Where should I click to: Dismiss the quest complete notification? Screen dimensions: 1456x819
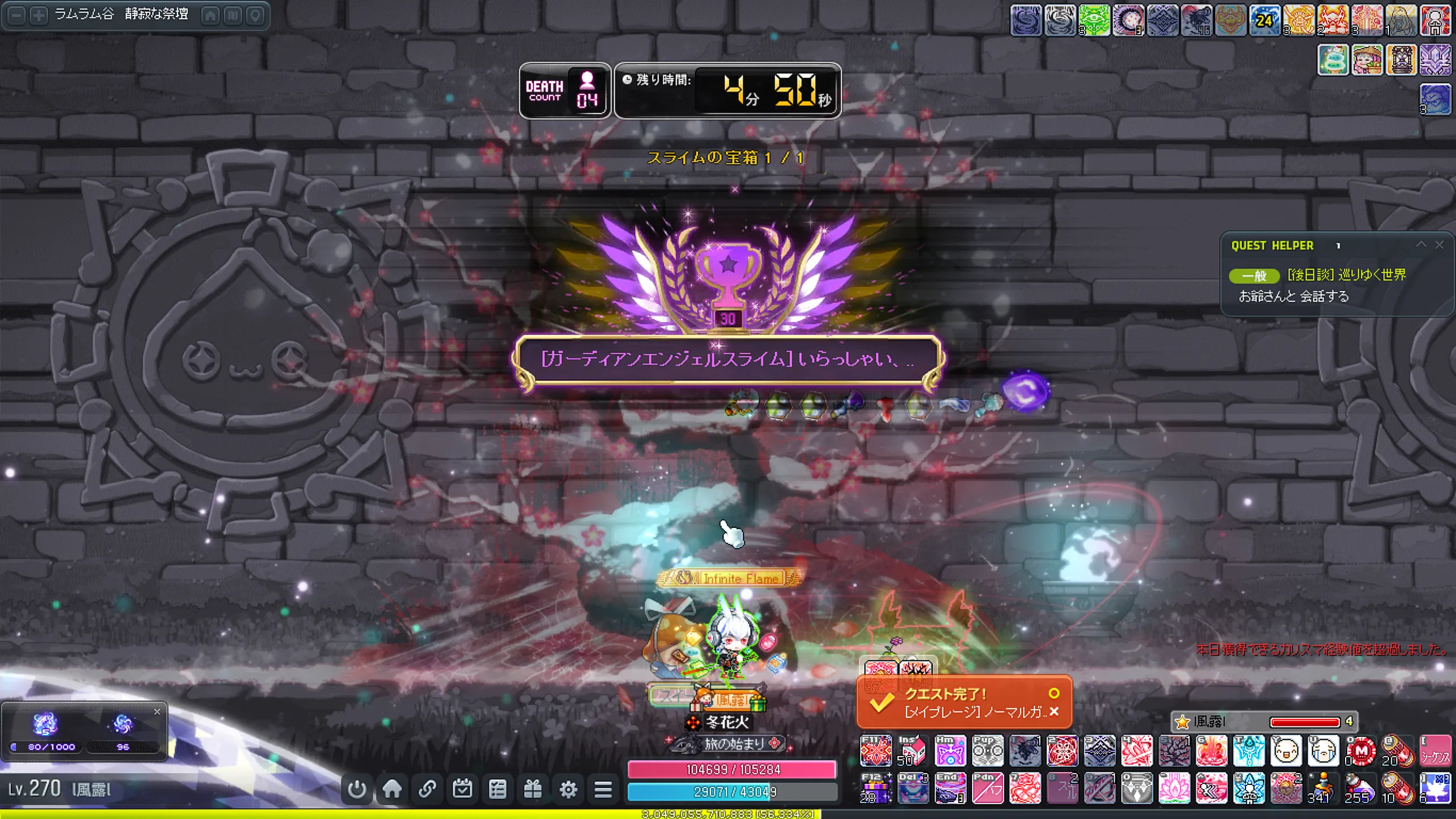click(x=1054, y=712)
